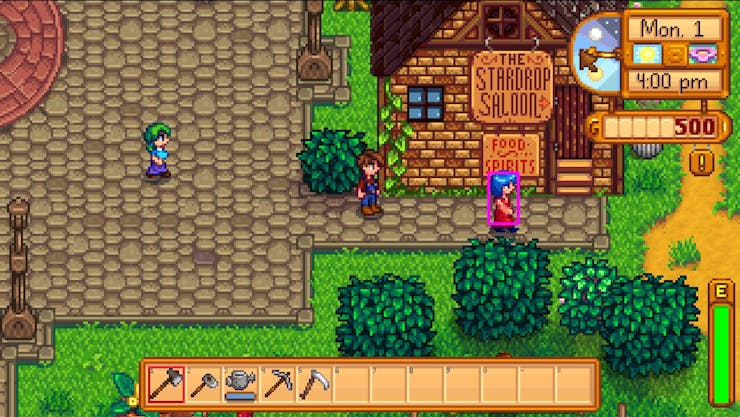Select the axe in the hotbar
The image size is (740, 417).
[x=166, y=384]
